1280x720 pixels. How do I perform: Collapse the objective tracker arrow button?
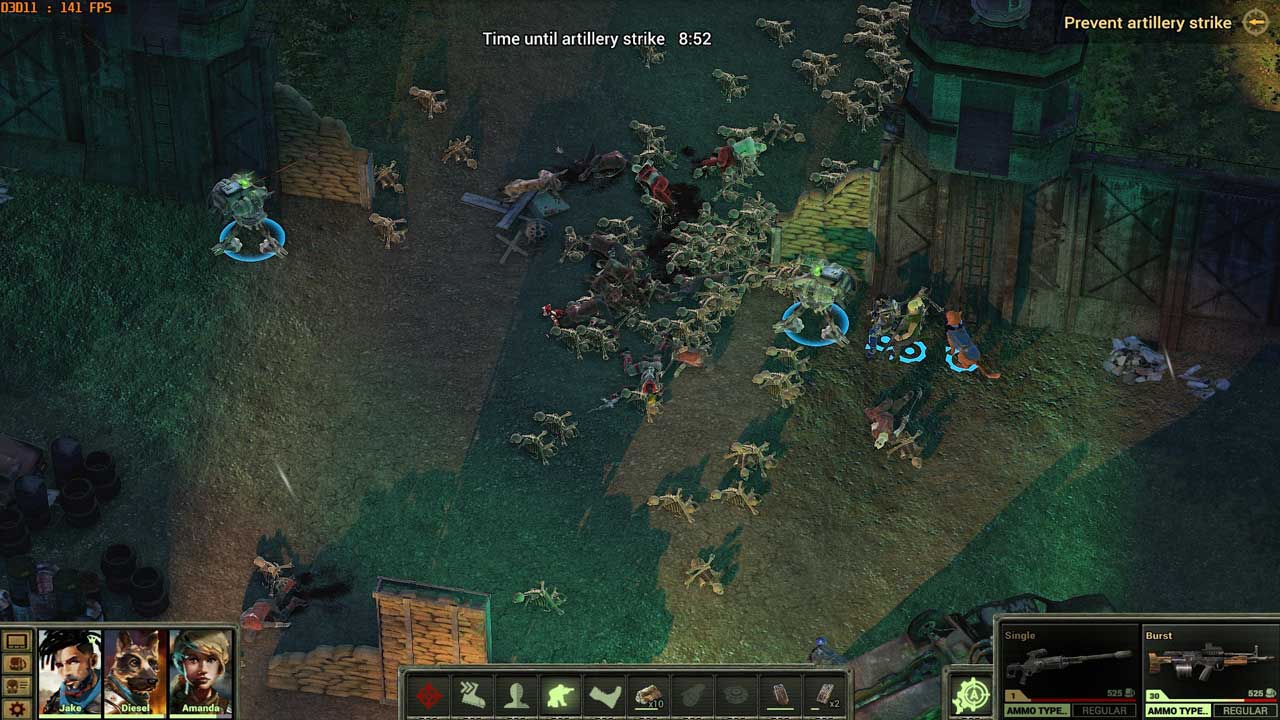point(1256,22)
